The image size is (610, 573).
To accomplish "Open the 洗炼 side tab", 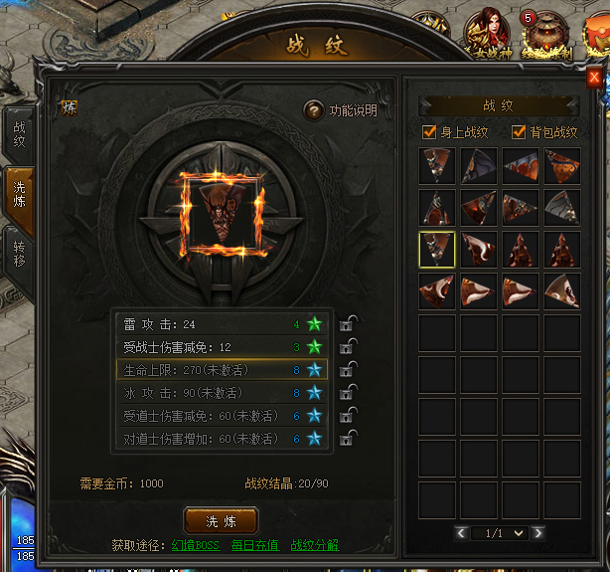I will pyautogui.click(x=19, y=194).
